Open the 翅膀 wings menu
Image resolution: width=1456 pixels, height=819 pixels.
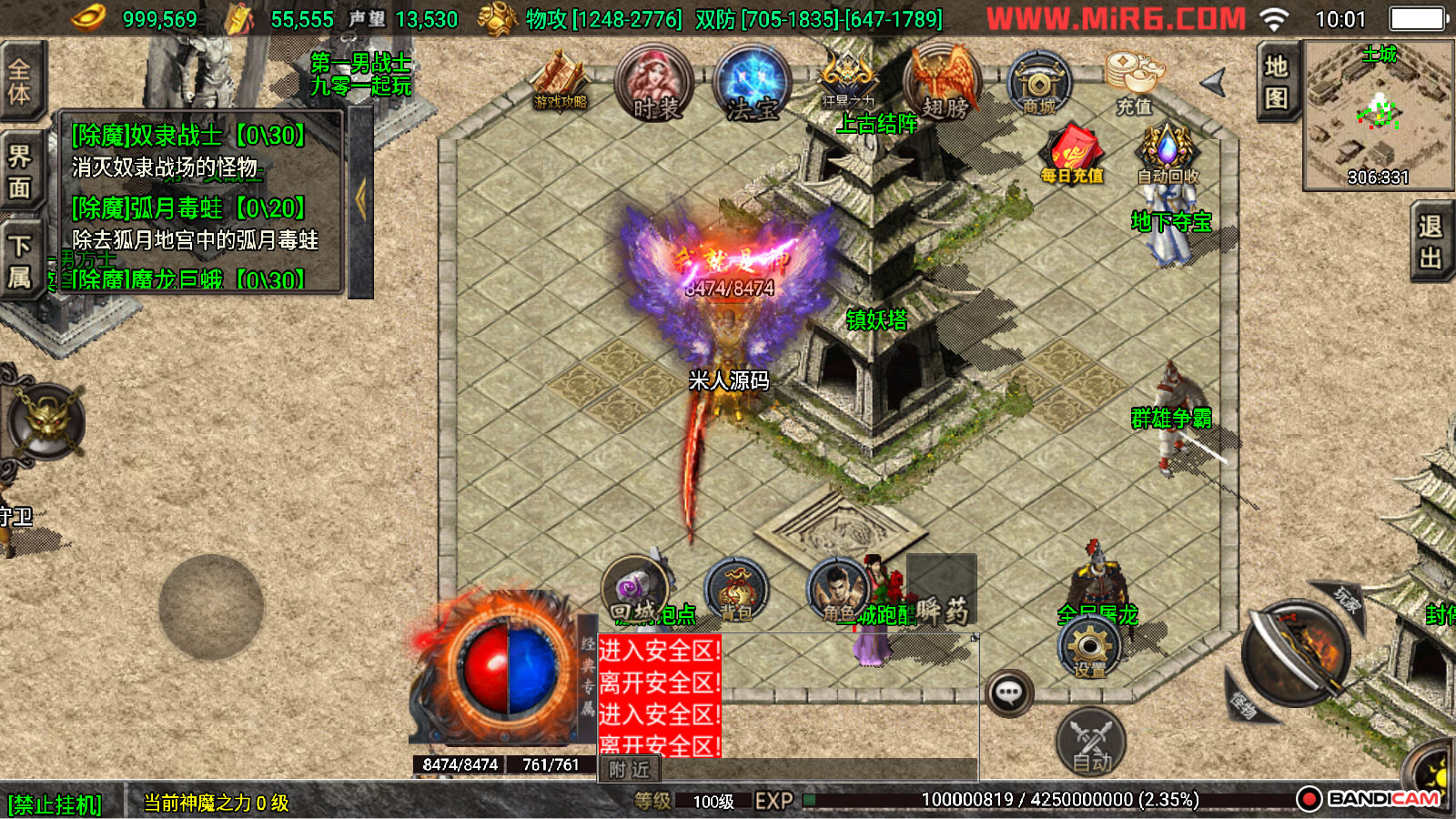click(x=944, y=84)
